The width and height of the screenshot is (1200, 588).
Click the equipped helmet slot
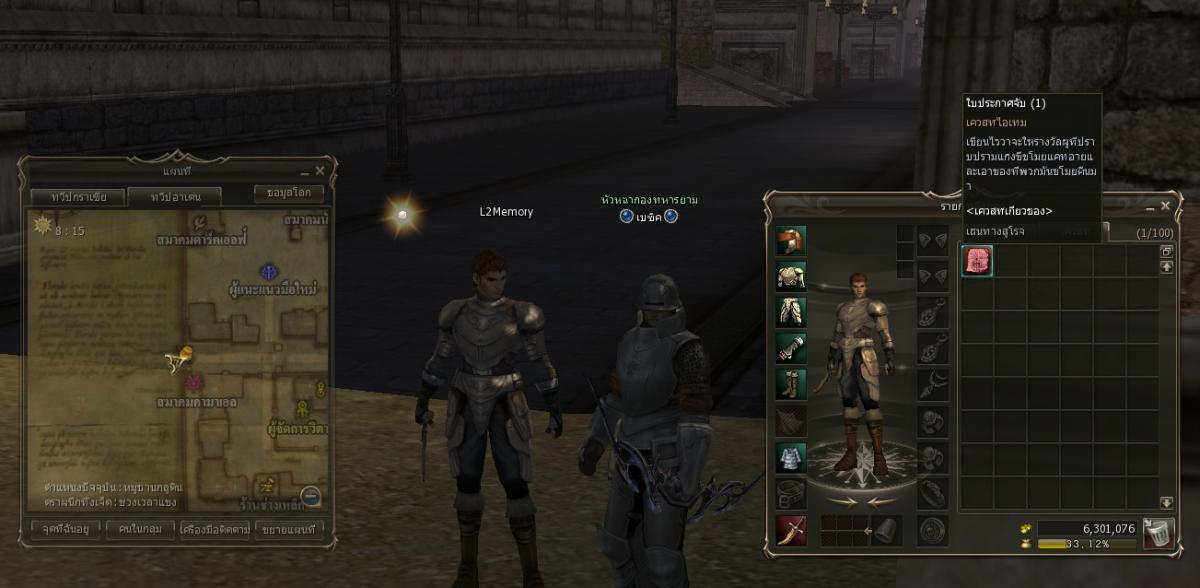point(791,241)
